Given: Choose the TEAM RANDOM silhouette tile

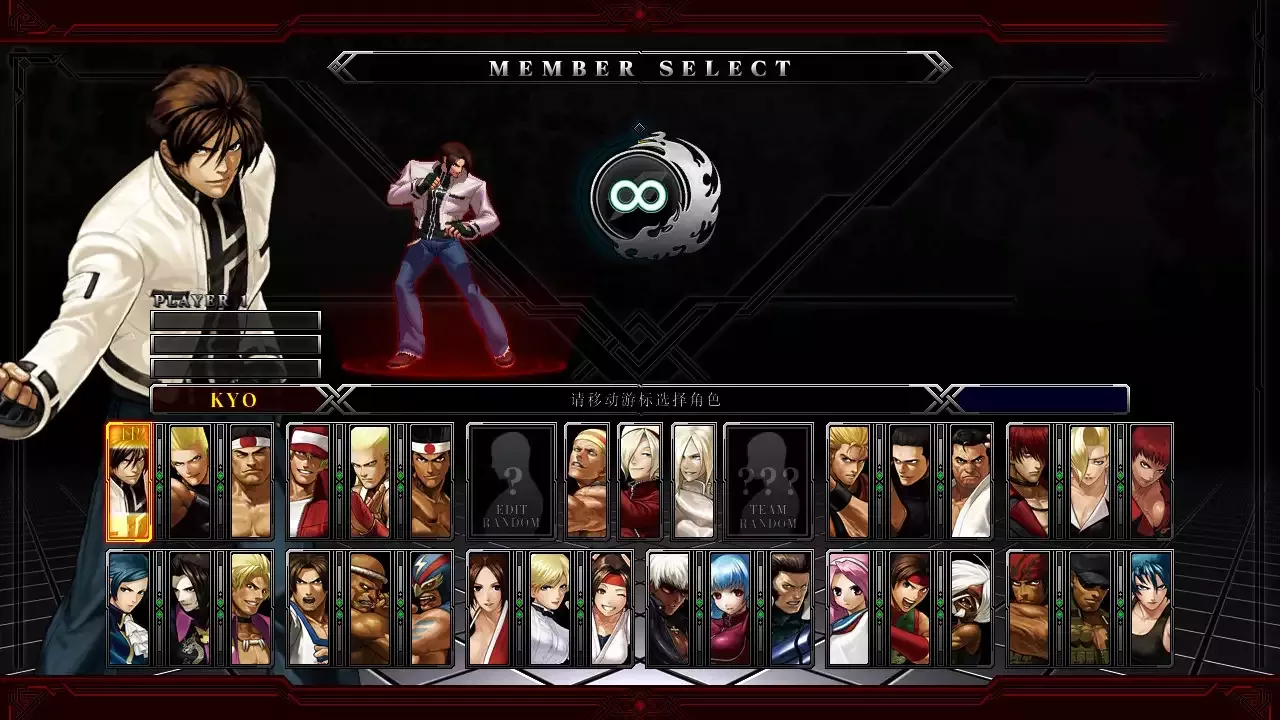Looking at the screenshot, I should click(768, 481).
